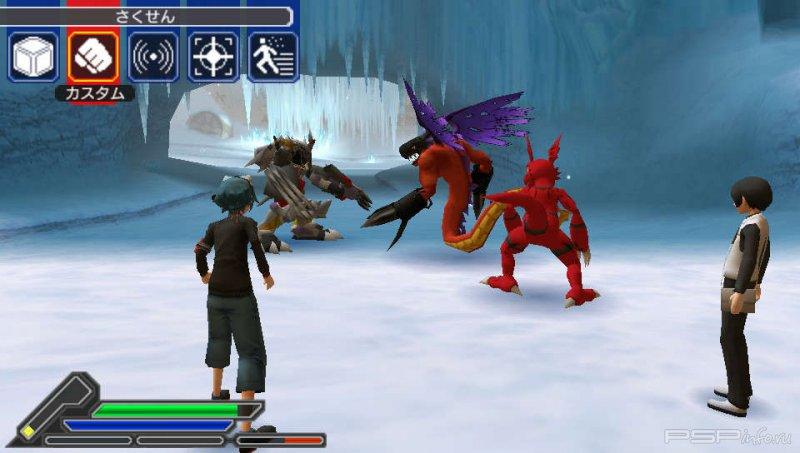Choose the running figure escape tactic
Screen dimensions: 800x453
coord(273,56)
